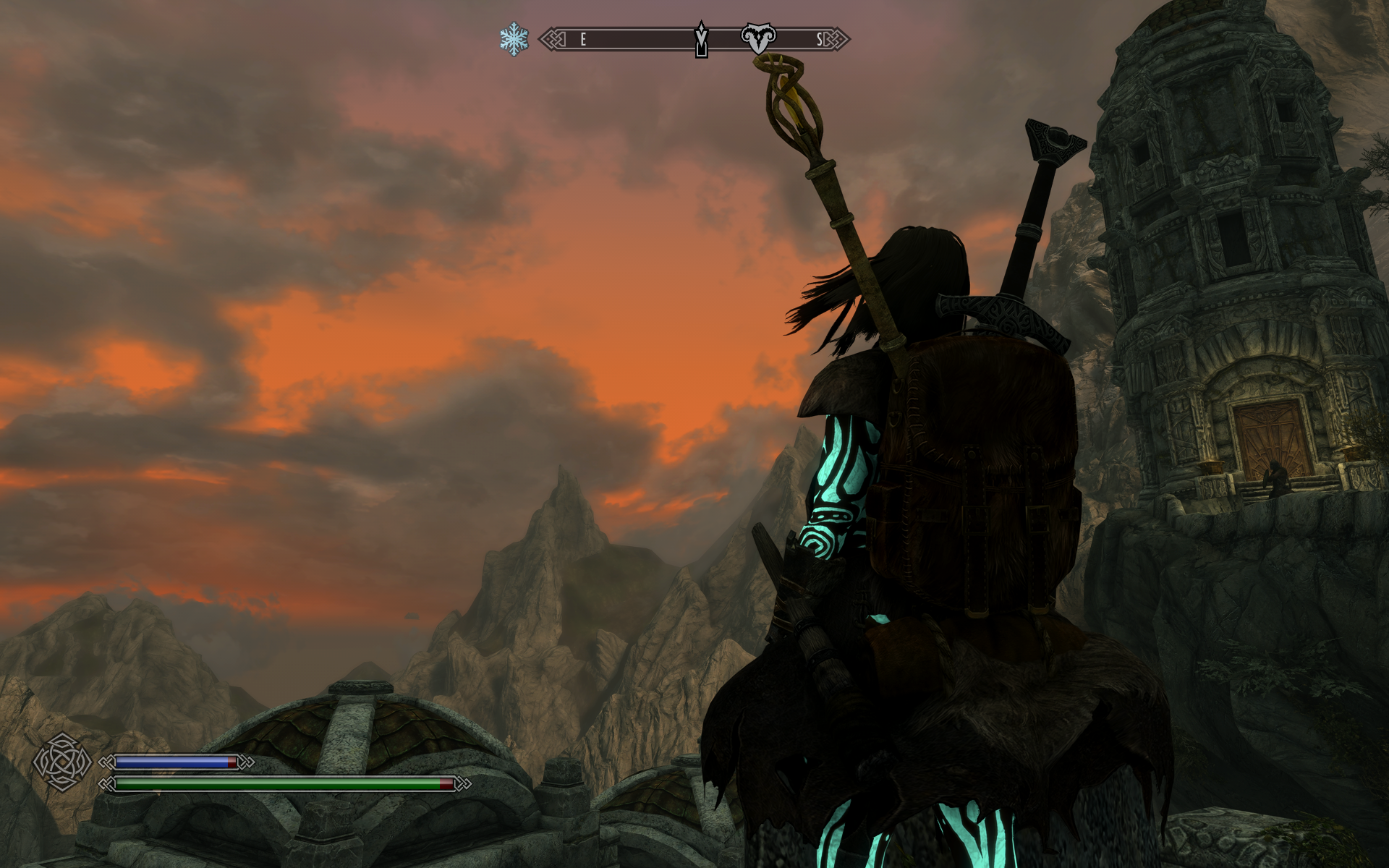Select the ram's head marker on the compass

tap(758, 38)
